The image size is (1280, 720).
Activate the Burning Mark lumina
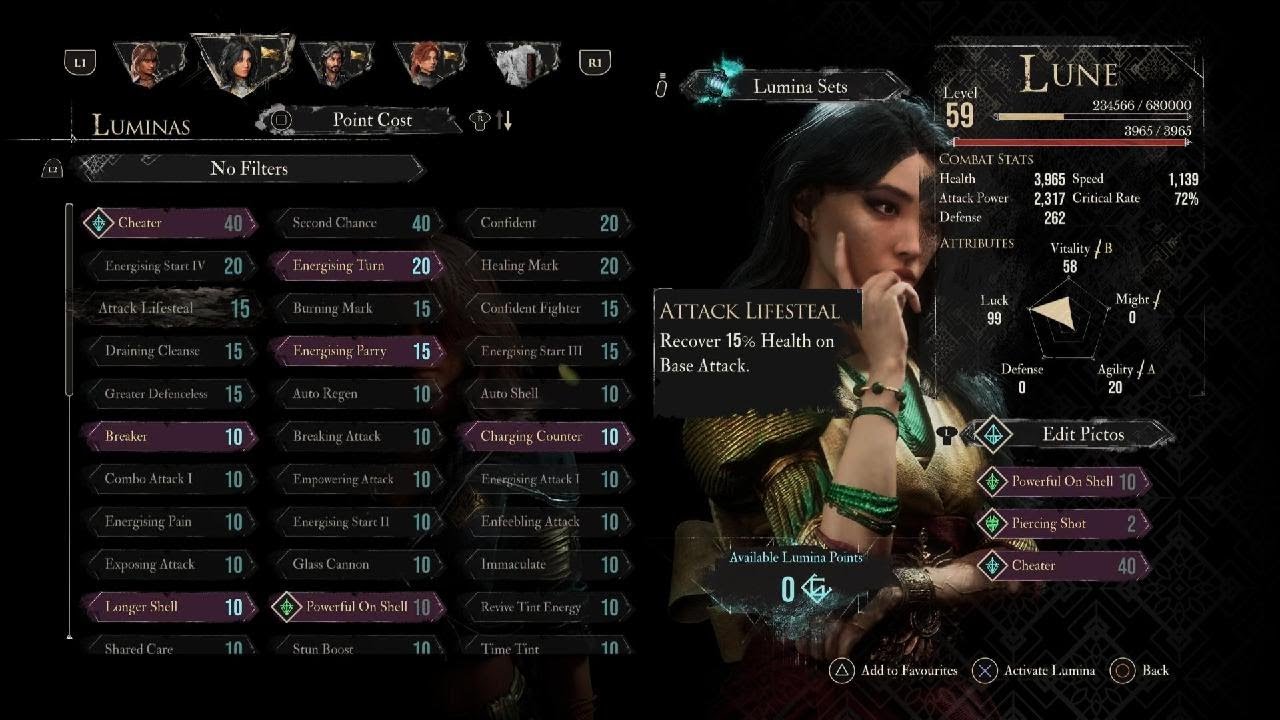pyautogui.click(x=355, y=308)
